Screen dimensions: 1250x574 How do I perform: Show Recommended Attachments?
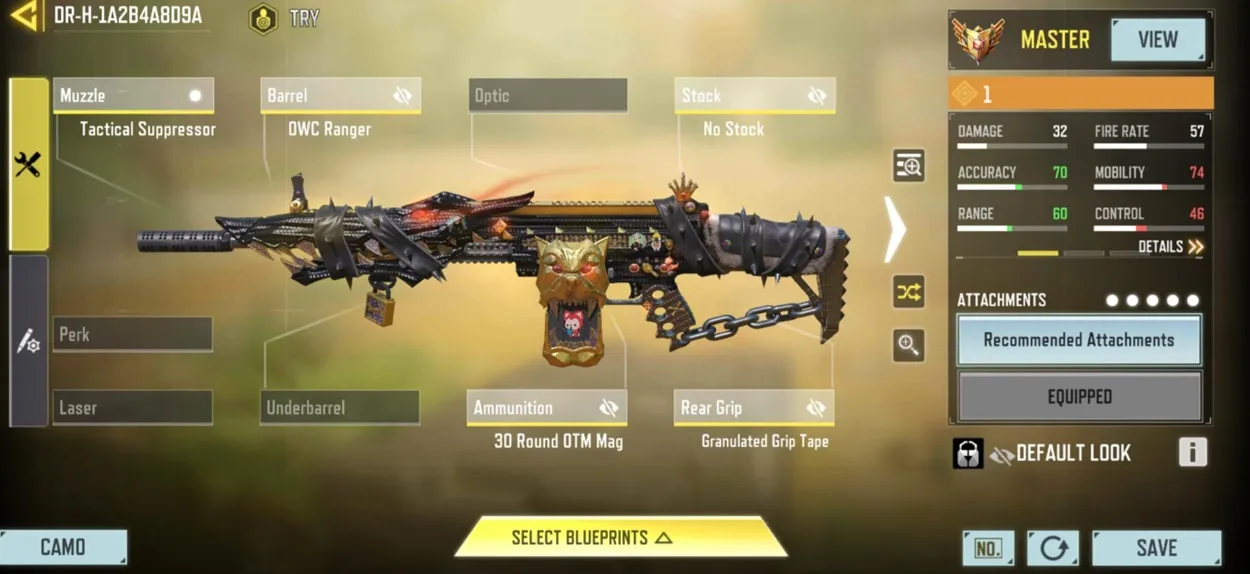point(1079,341)
